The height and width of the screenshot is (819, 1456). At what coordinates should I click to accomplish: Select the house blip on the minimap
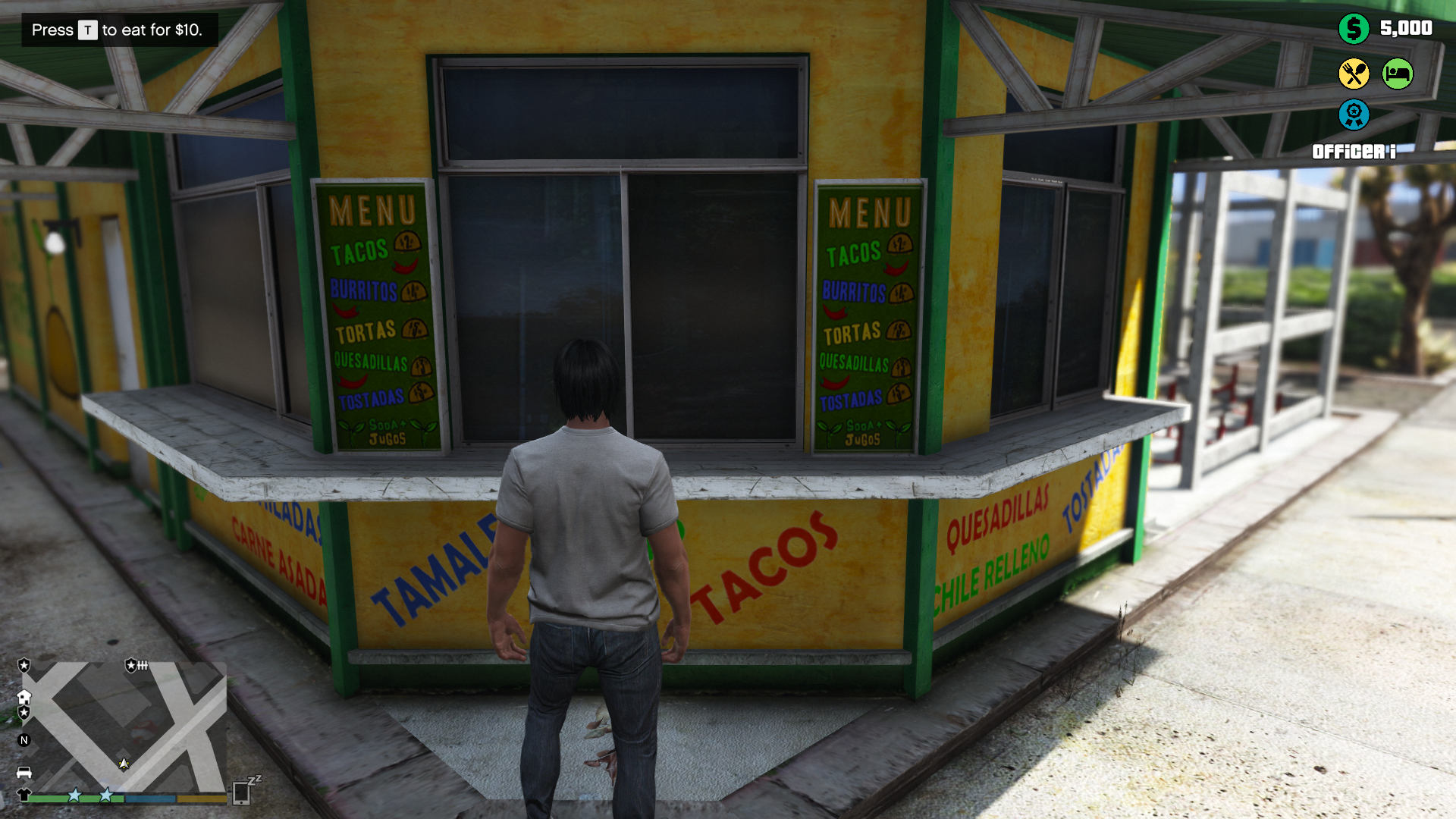[x=24, y=697]
